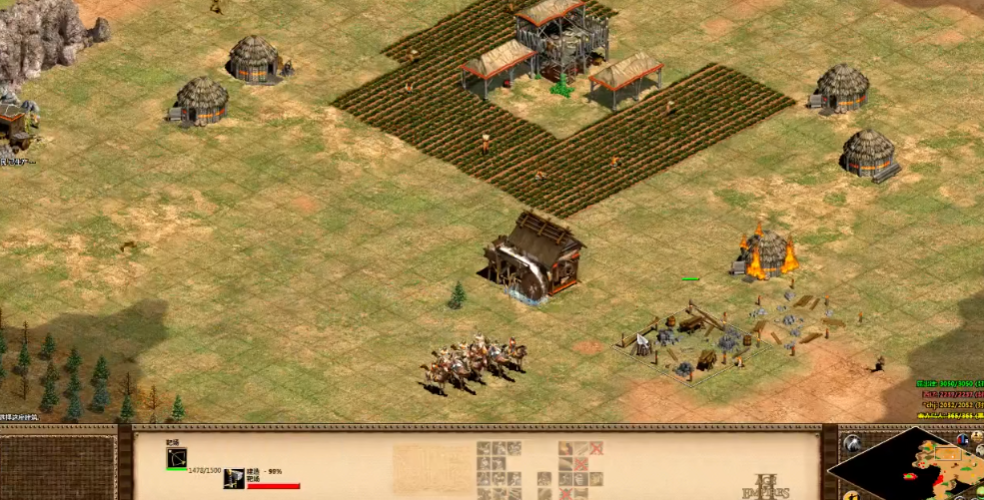Select the archery range building portrait
Image resolution: width=984 pixels, height=500 pixels.
176,458
